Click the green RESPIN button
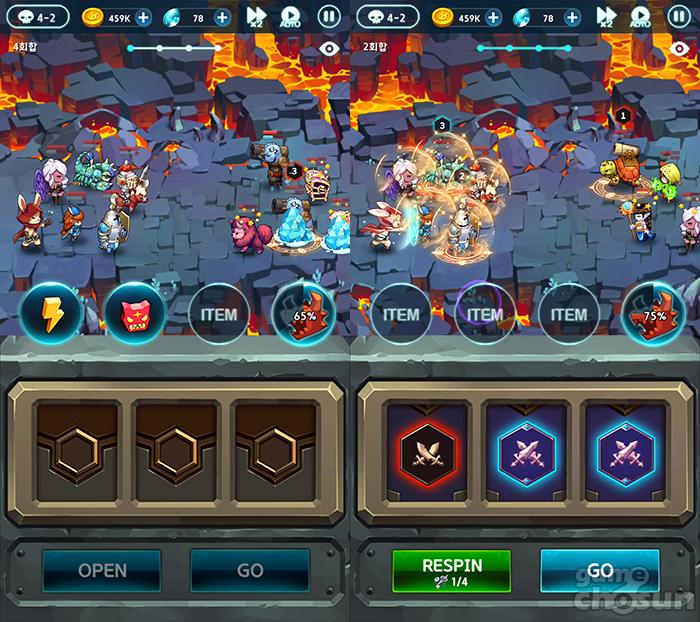This screenshot has height=622, width=700. click(451, 571)
